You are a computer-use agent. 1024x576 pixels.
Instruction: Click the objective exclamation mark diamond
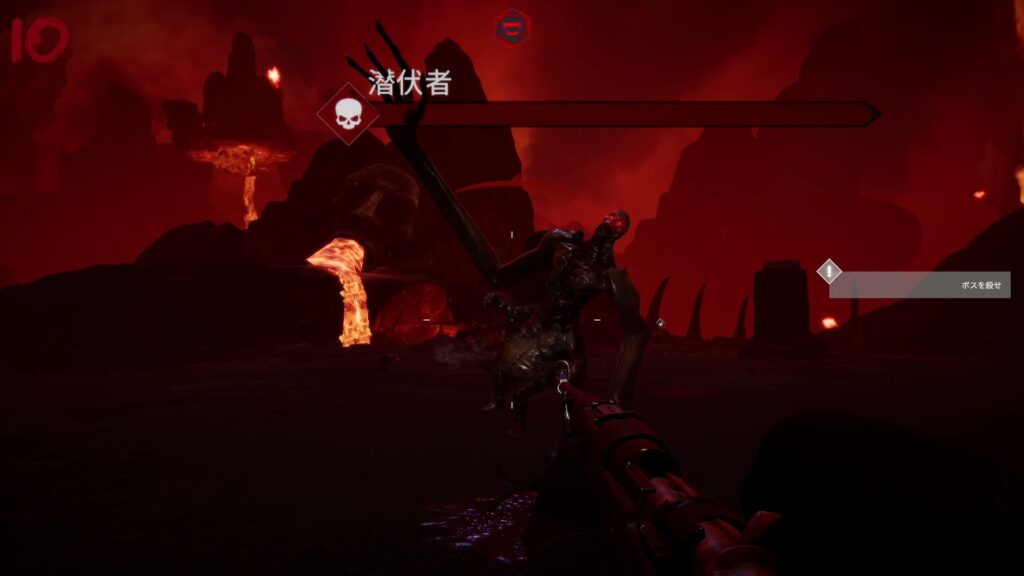pos(829,271)
